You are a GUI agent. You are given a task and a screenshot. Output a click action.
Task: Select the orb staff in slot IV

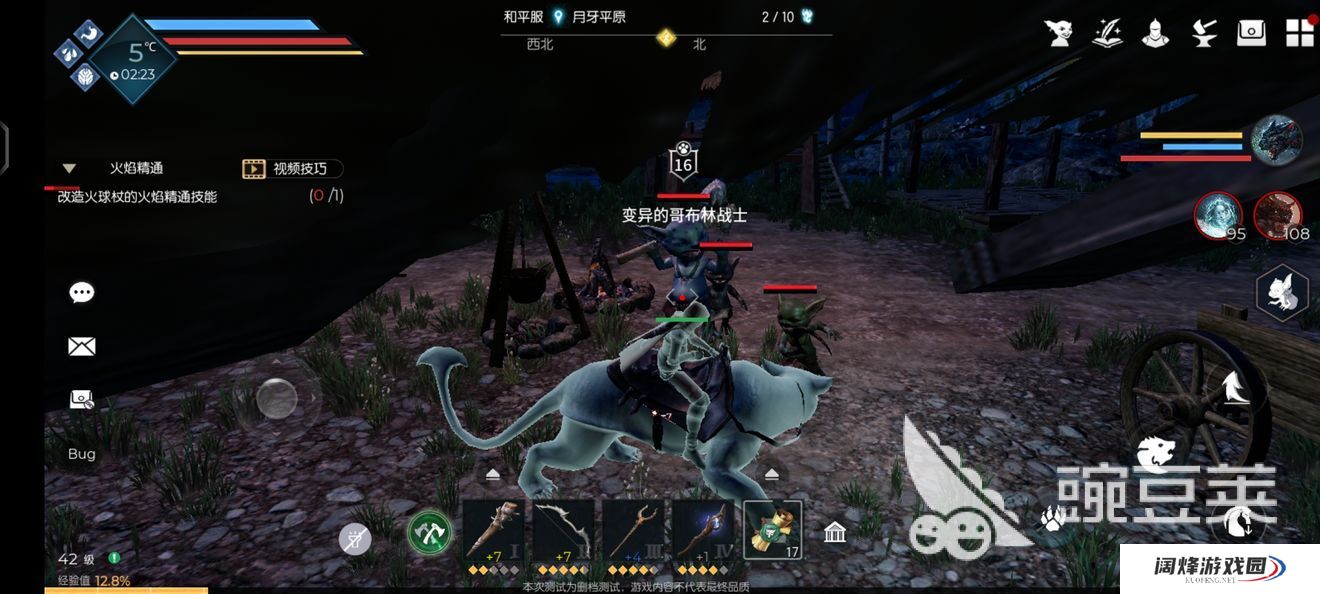click(703, 531)
